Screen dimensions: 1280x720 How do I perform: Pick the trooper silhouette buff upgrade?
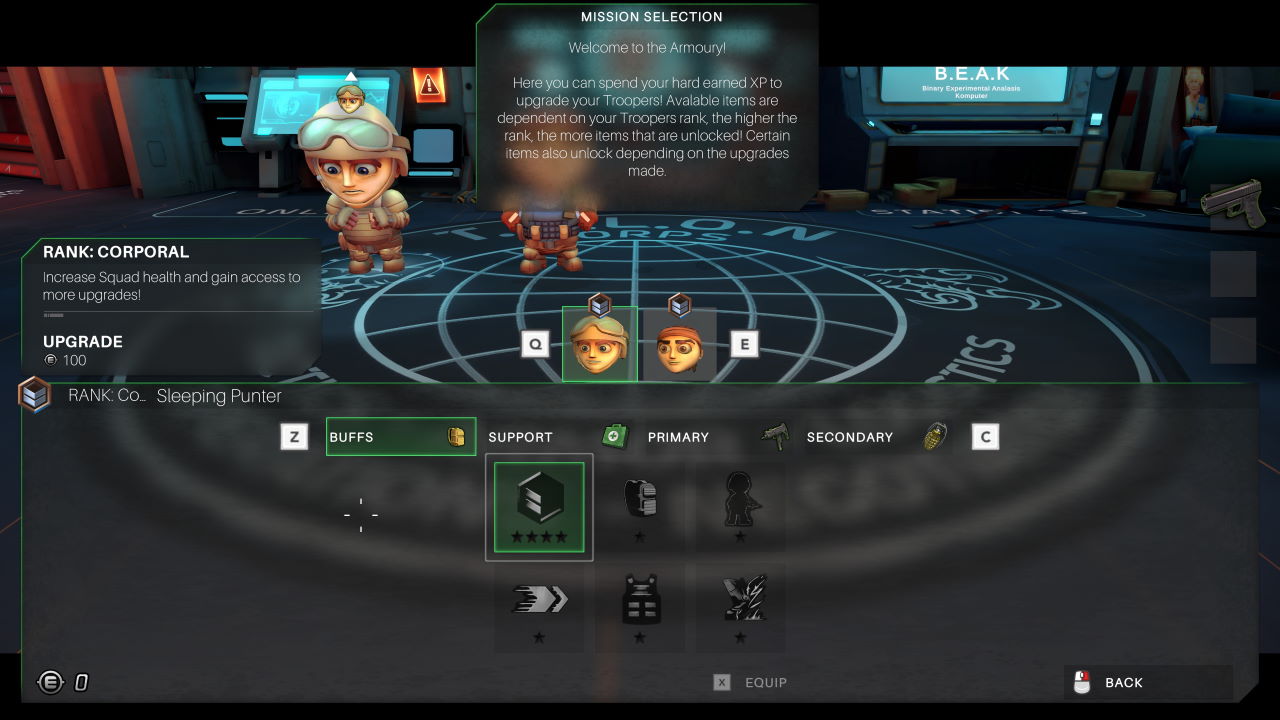[740, 507]
